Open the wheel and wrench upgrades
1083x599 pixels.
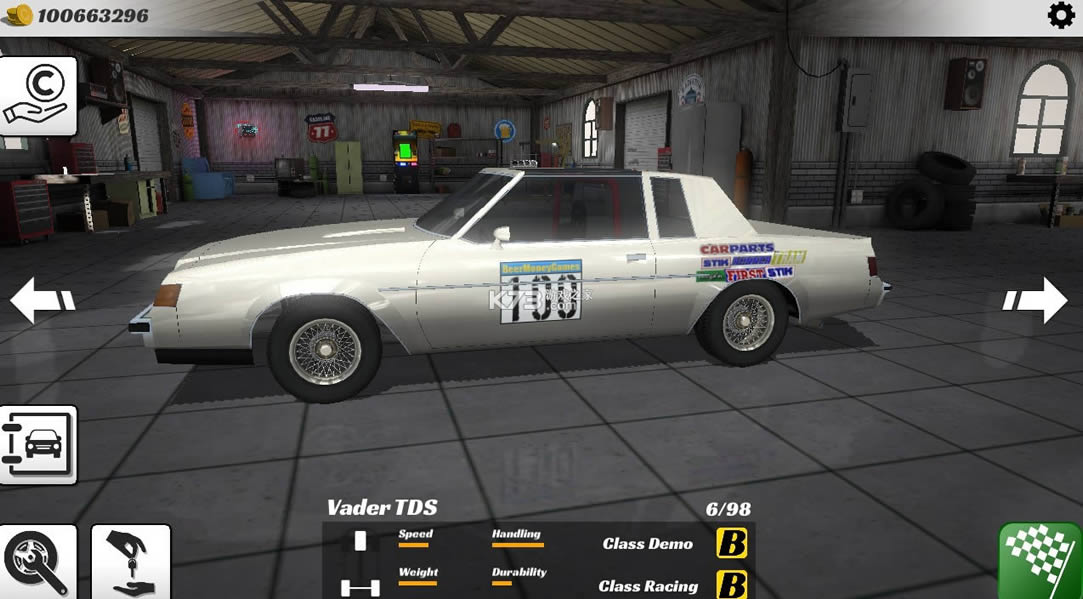[x=37, y=563]
